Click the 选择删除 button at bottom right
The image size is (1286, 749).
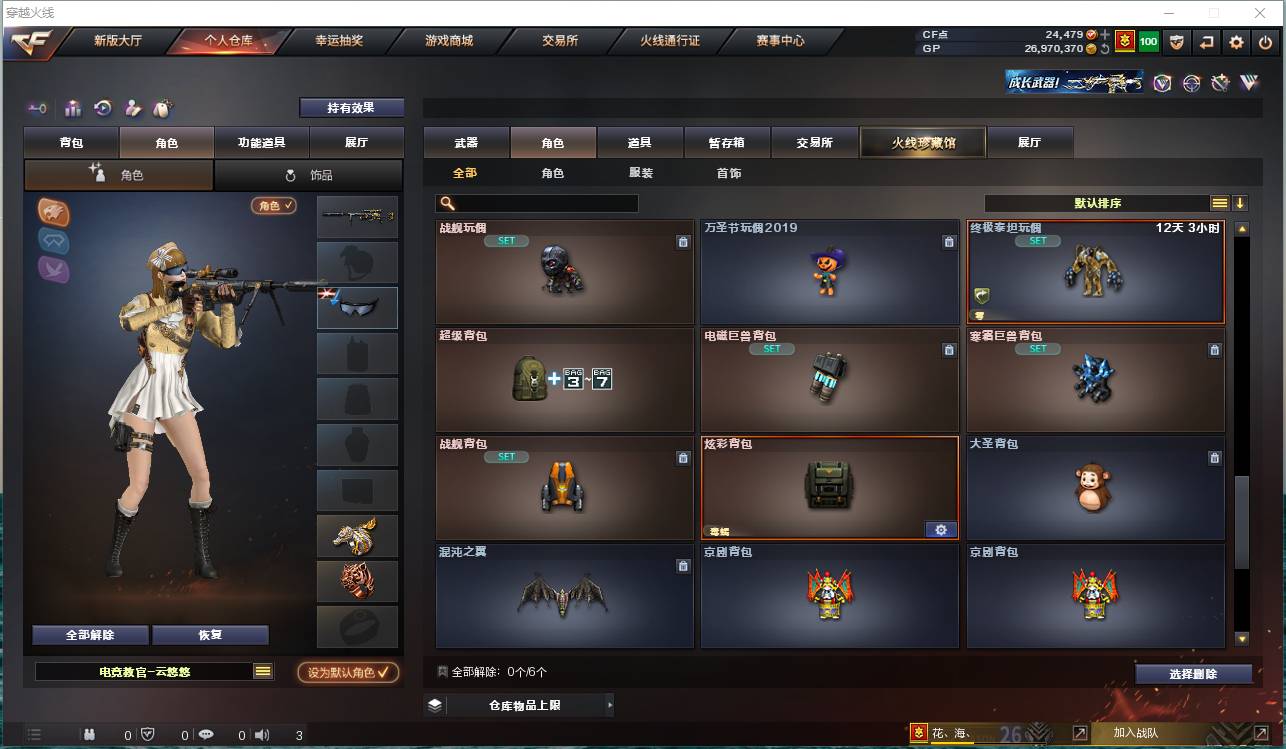coord(1193,673)
